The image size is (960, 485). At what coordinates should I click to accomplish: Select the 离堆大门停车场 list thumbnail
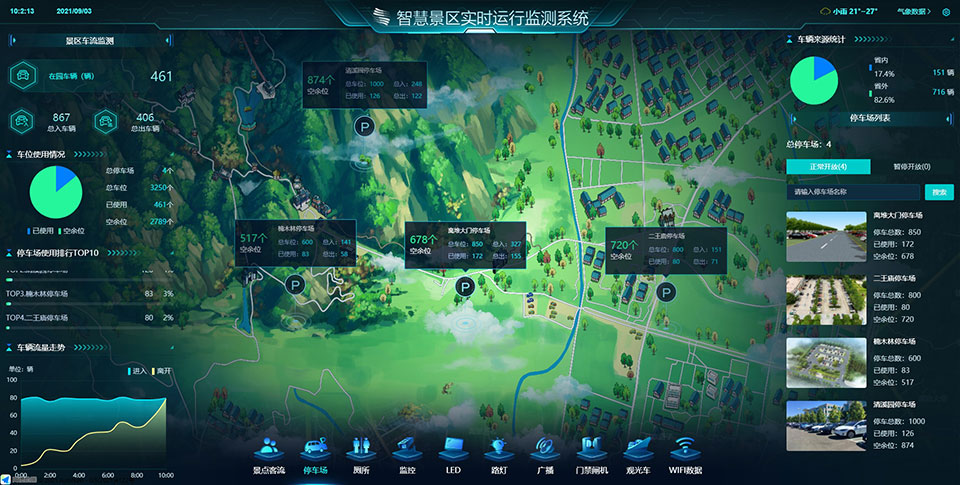826,236
